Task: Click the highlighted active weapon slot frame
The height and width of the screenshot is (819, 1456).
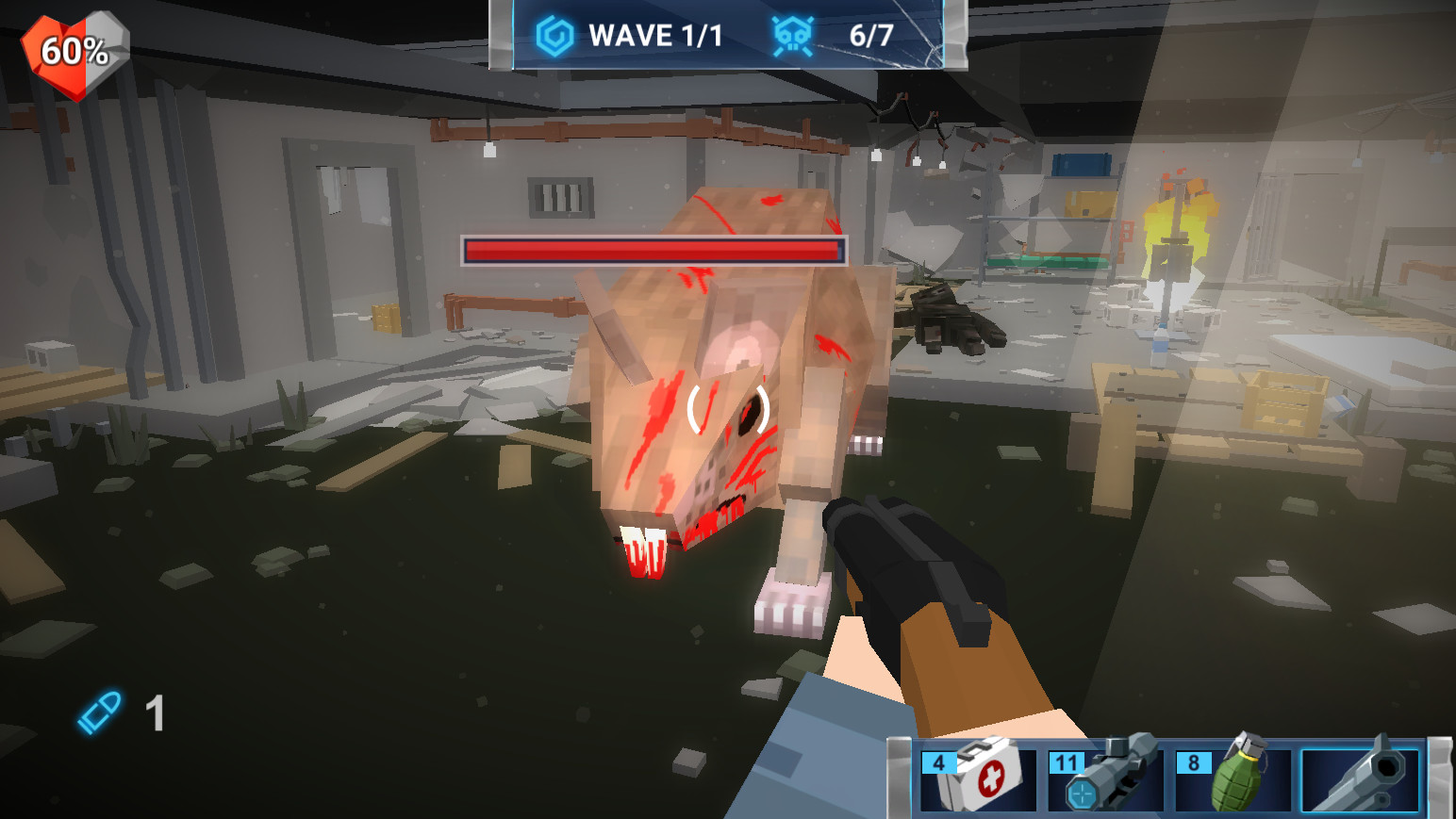Action: click(1360, 781)
